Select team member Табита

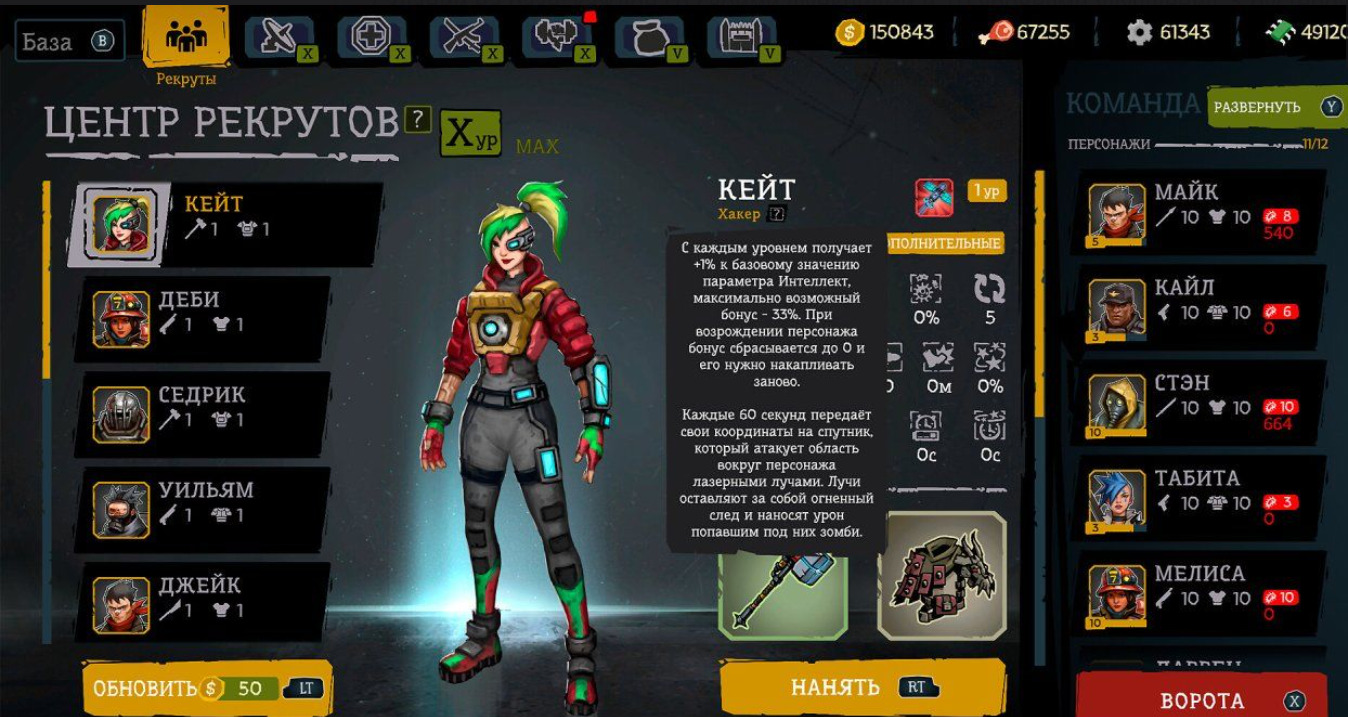pyautogui.click(x=1203, y=497)
